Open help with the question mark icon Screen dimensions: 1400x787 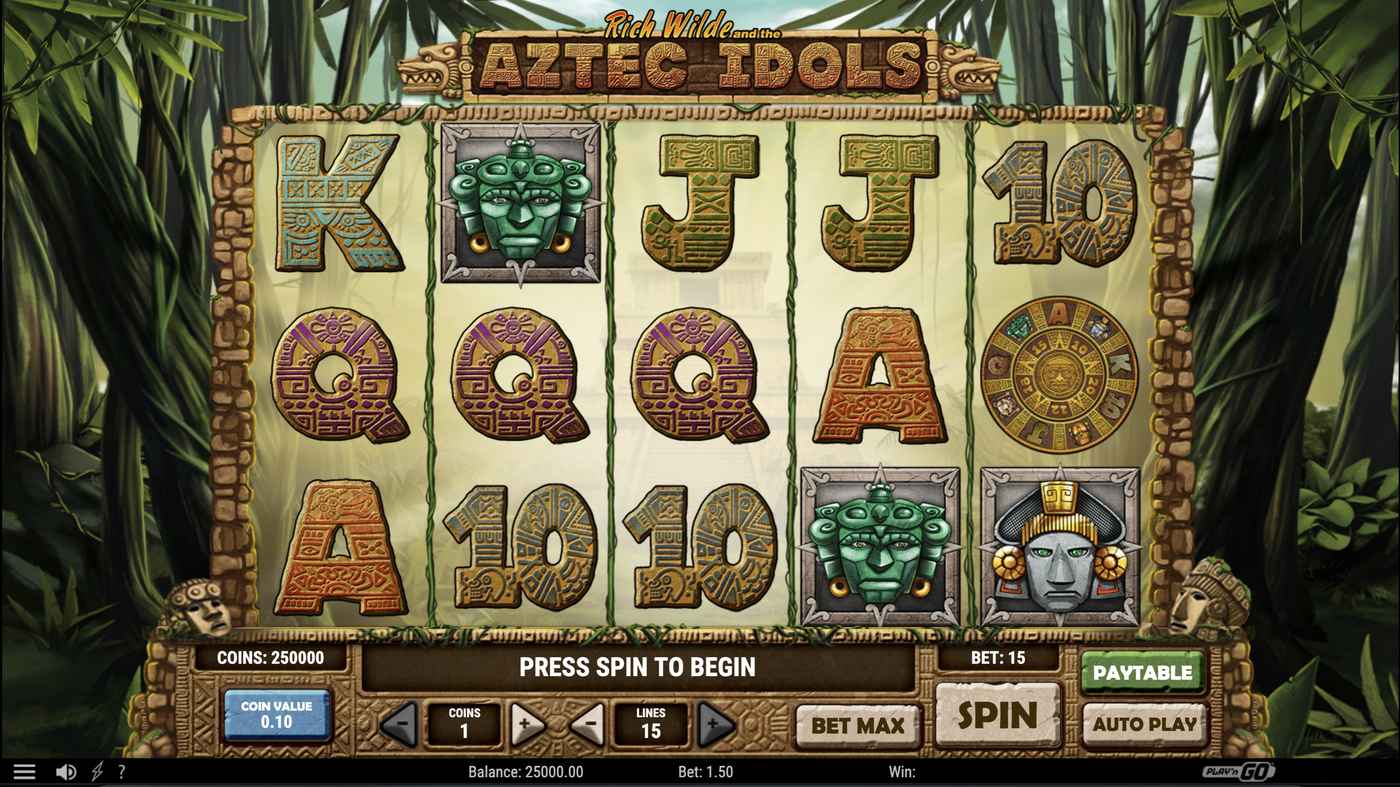coord(122,771)
